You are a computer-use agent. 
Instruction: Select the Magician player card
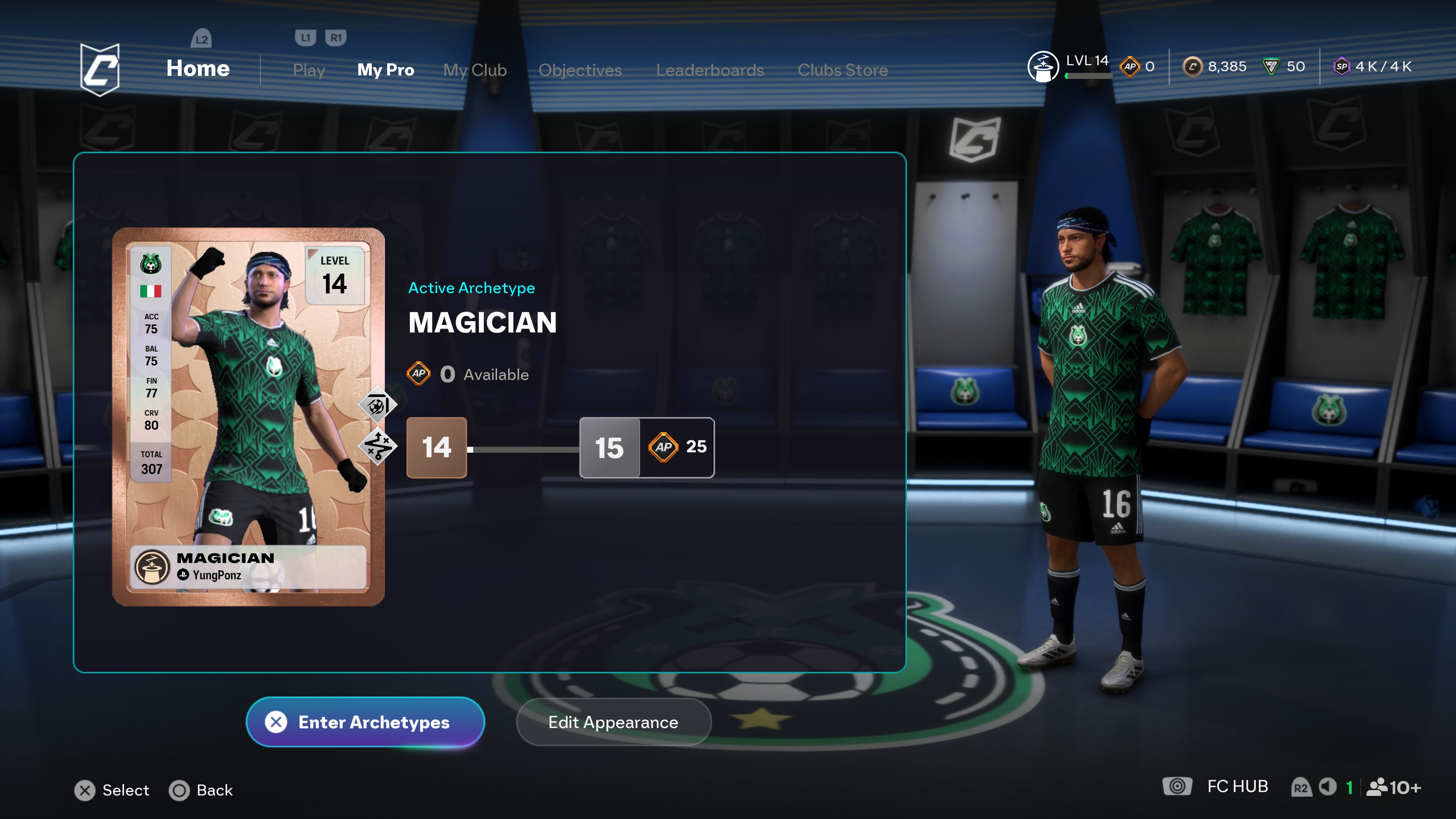coord(248,417)
